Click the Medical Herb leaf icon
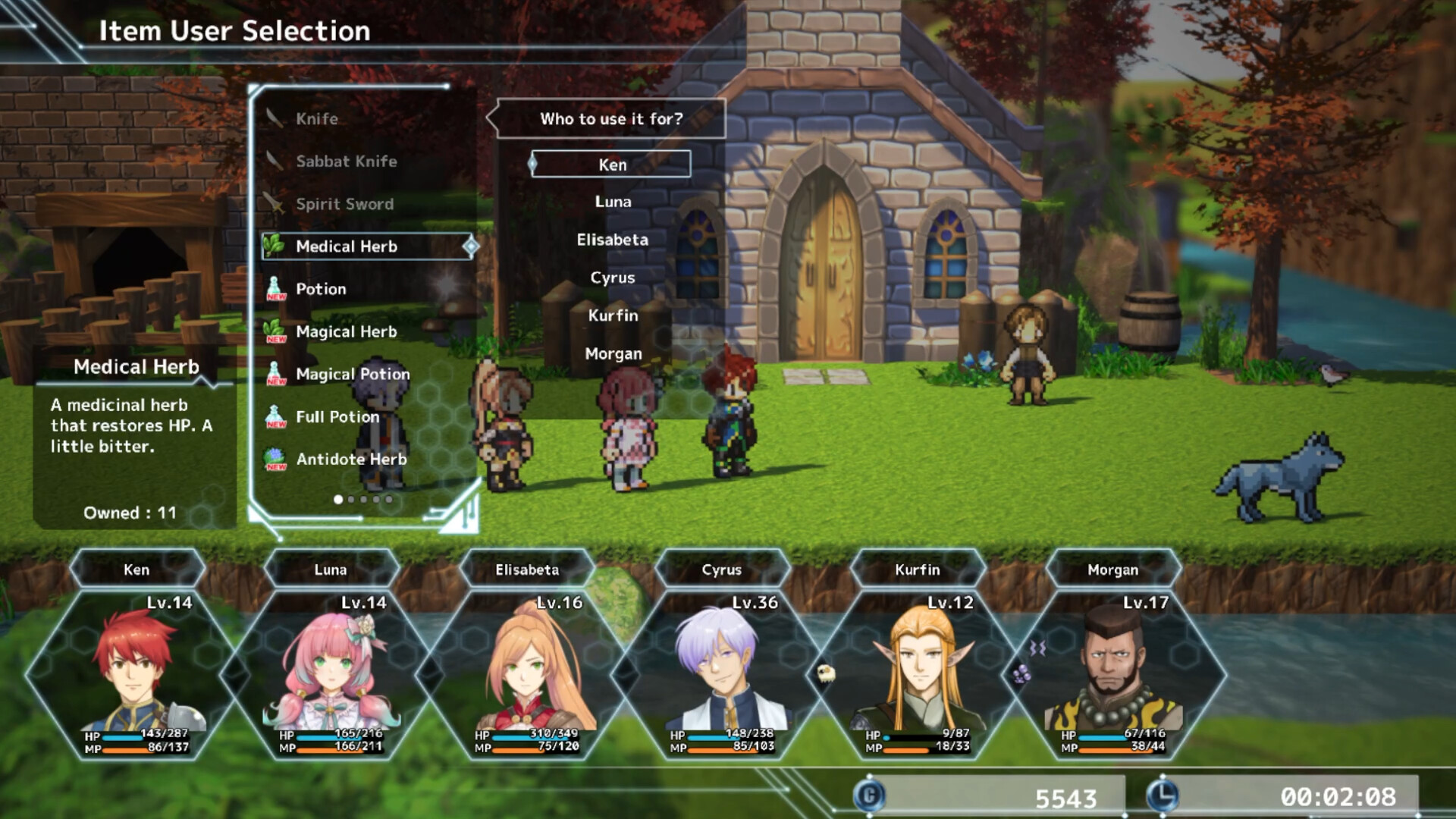This screenshot has width=1456, height=819. pos(275,246)
